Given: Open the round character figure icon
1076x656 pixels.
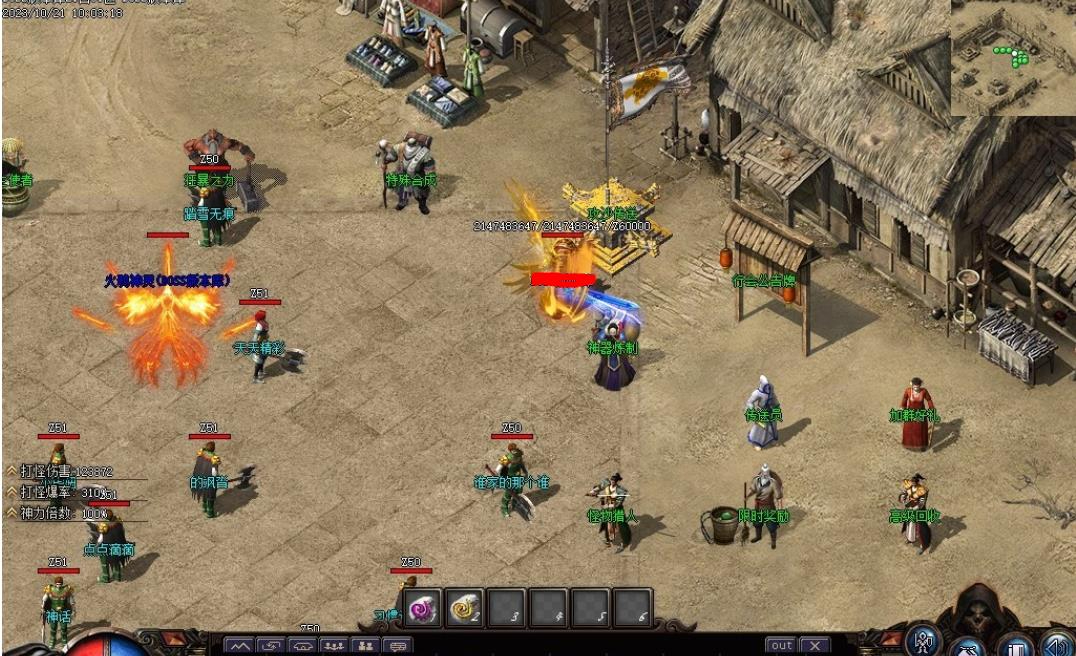Looking at the screenshot, I should tap(922, 641).
